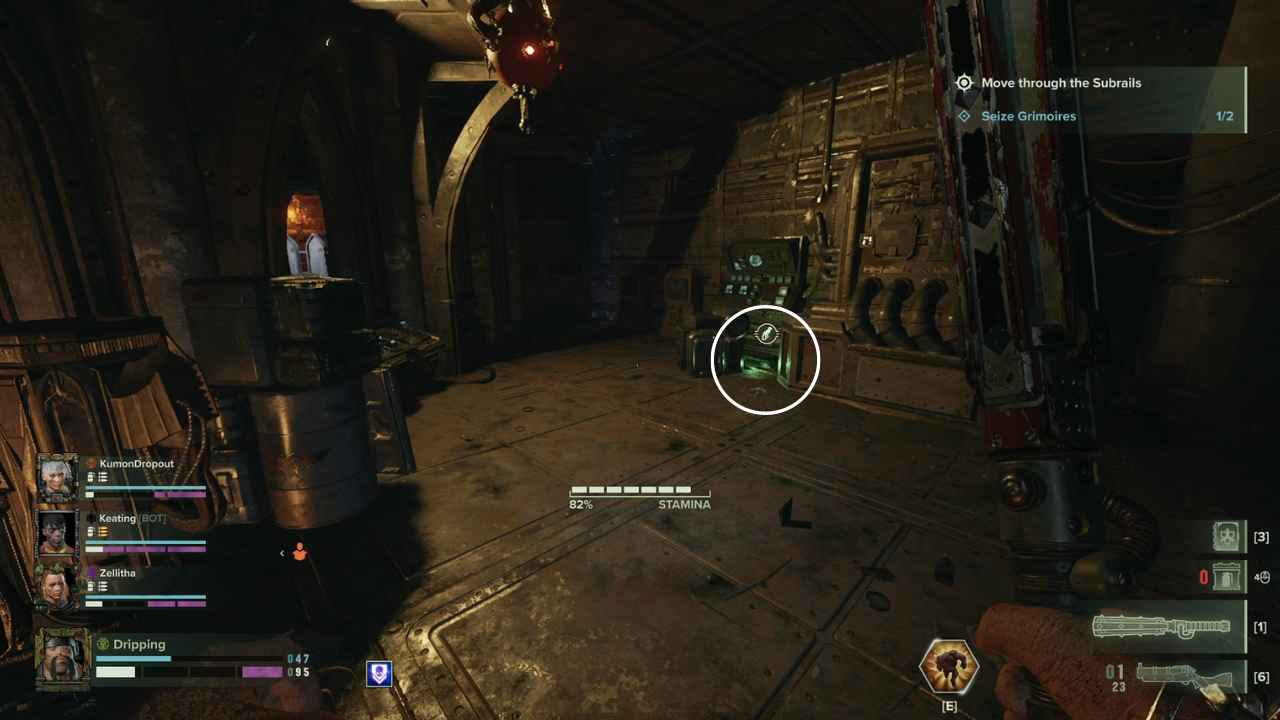The image size is (1280, 720).
Task: Click Dripping's green class emblem
Action: [101, 644]
